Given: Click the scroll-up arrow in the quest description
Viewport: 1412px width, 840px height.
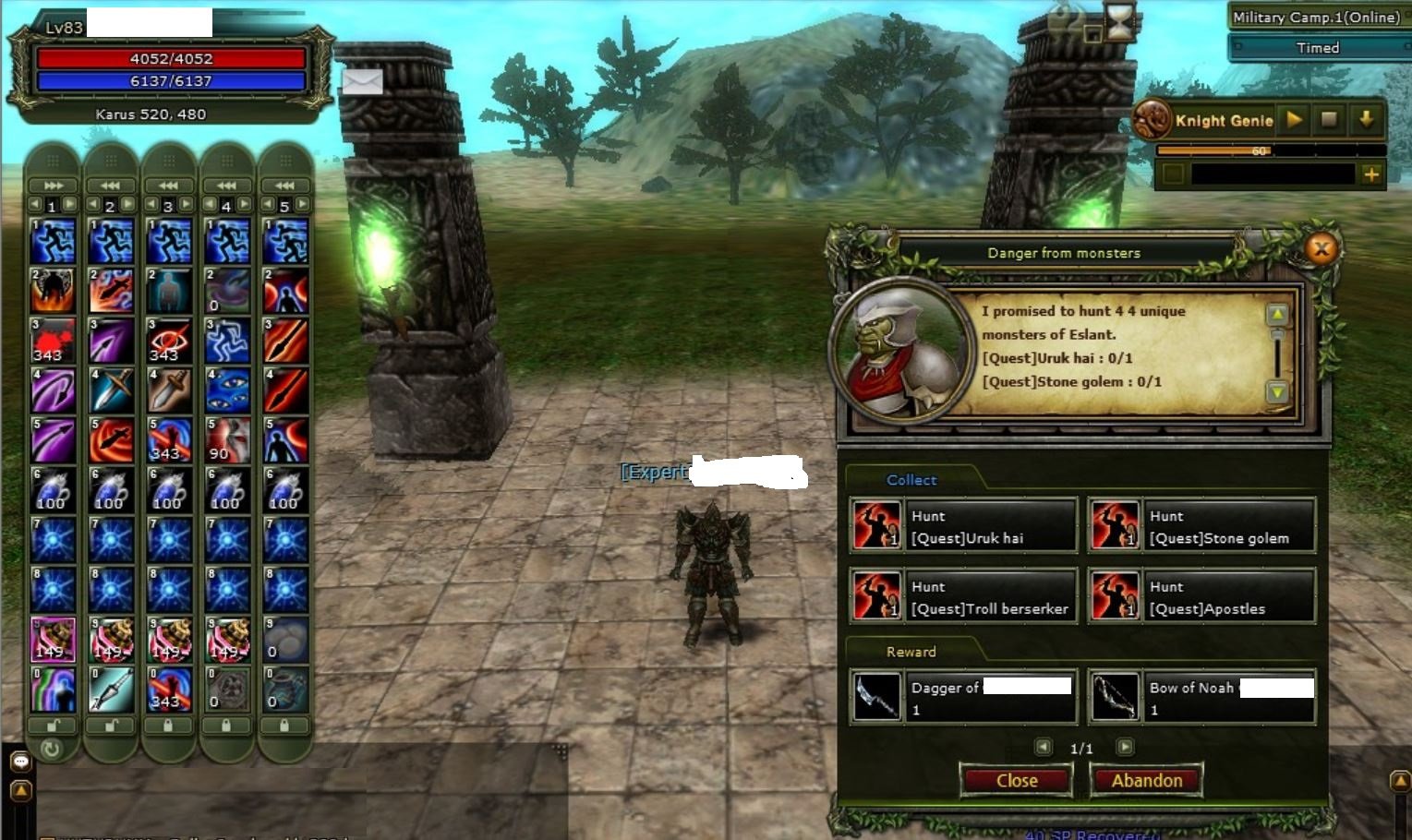Looking at the screenshot, I should (1276, 315).
